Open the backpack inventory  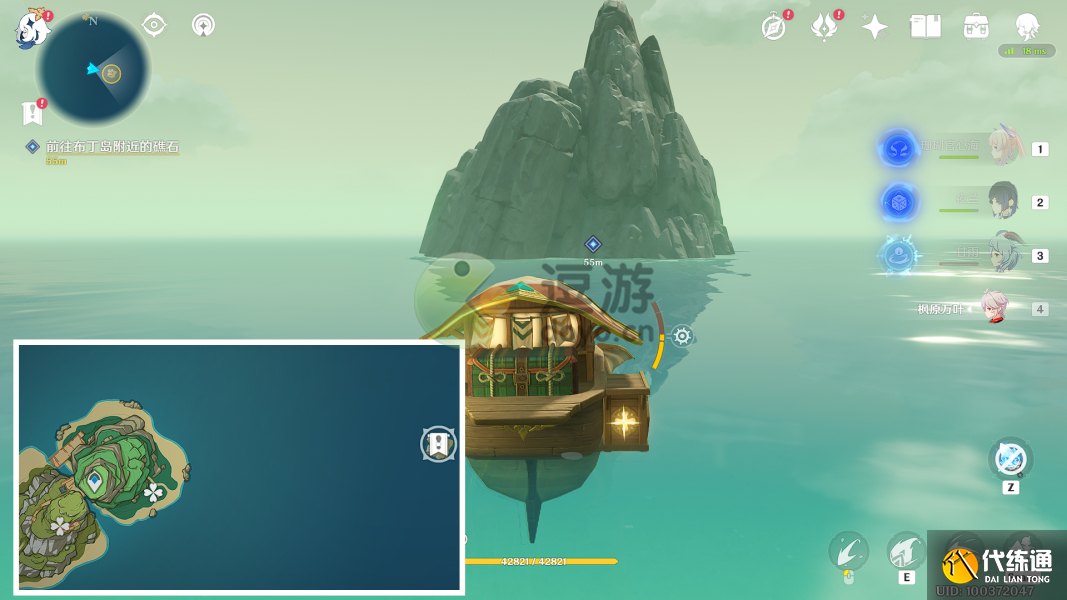[976, 27]
